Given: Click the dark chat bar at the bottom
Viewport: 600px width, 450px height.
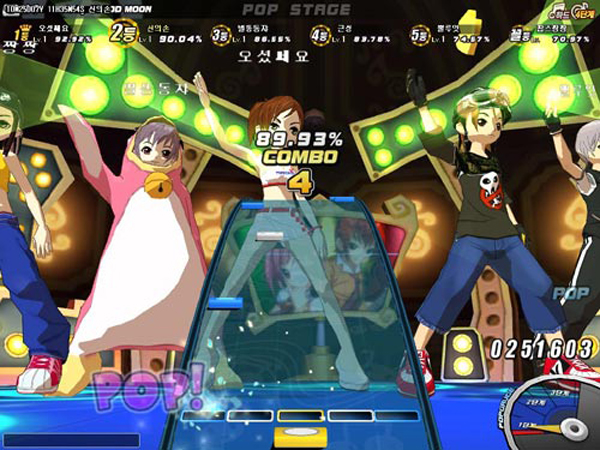Looking at the screenshot, I should (70, 440).
